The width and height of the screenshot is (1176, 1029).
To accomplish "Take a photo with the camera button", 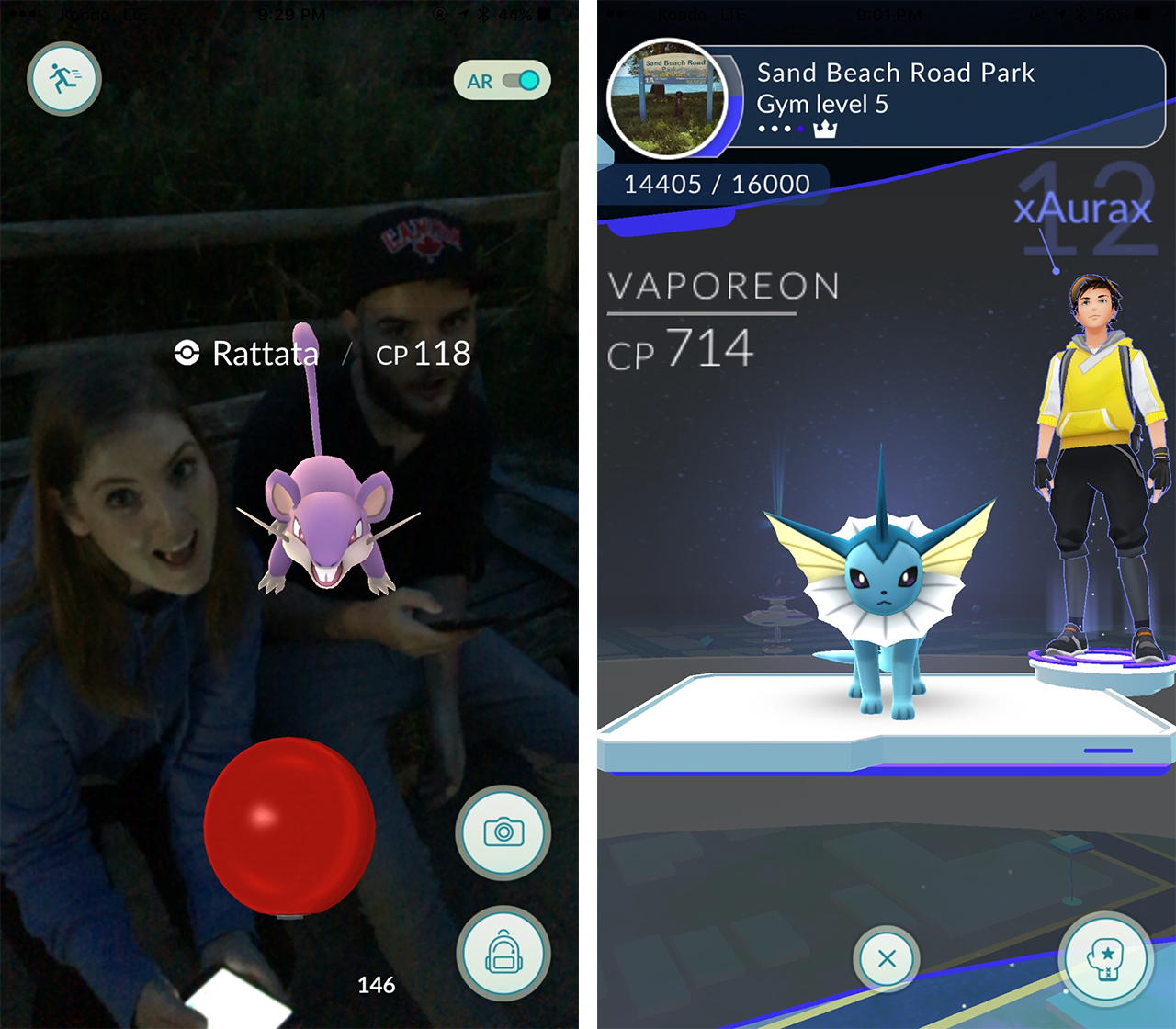I will click(x=503, y=832).
